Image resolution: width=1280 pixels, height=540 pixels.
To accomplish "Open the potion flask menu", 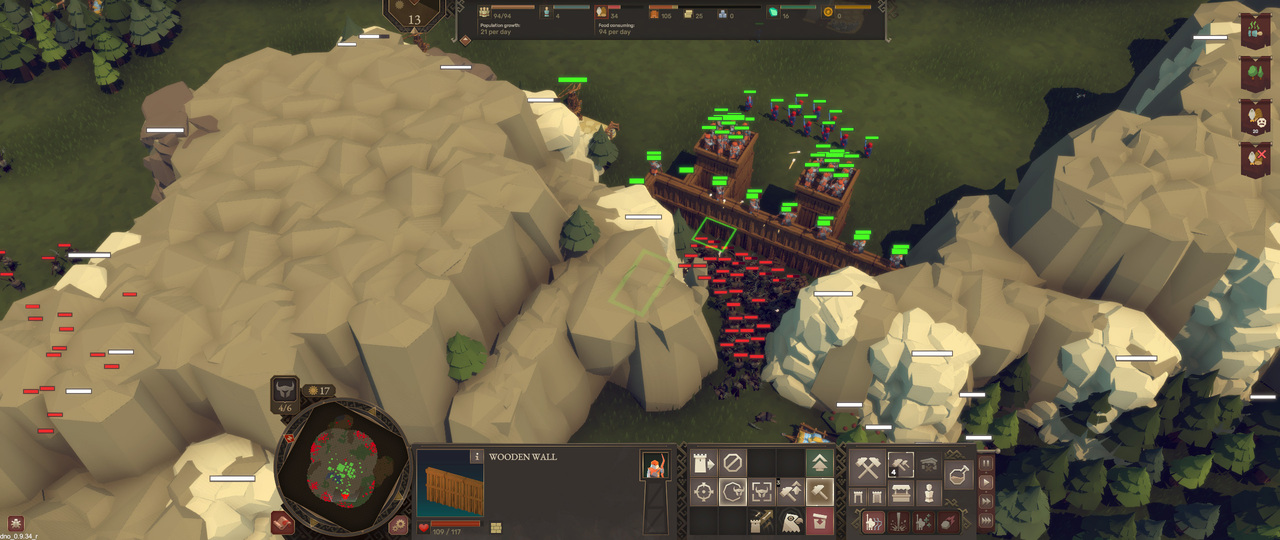I will pos(958,475).
